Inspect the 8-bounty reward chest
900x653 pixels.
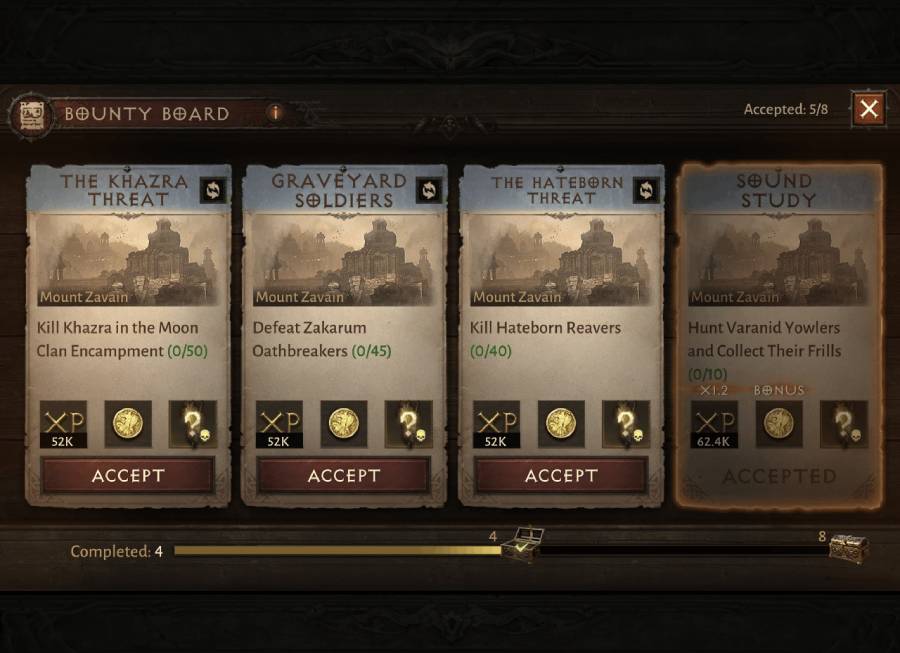coord(848,548)
